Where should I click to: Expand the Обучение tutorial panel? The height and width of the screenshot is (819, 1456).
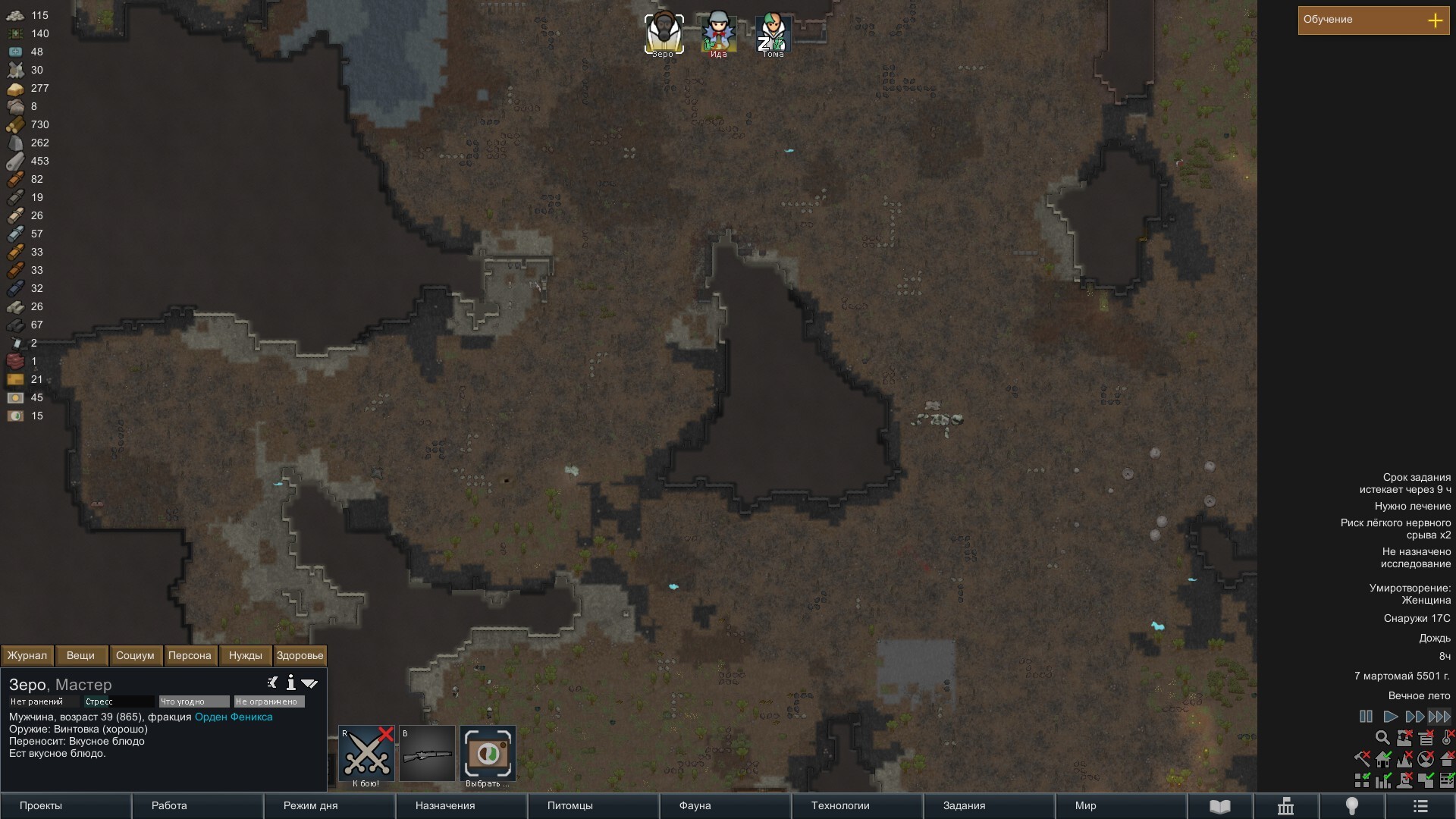[1435, 20]
